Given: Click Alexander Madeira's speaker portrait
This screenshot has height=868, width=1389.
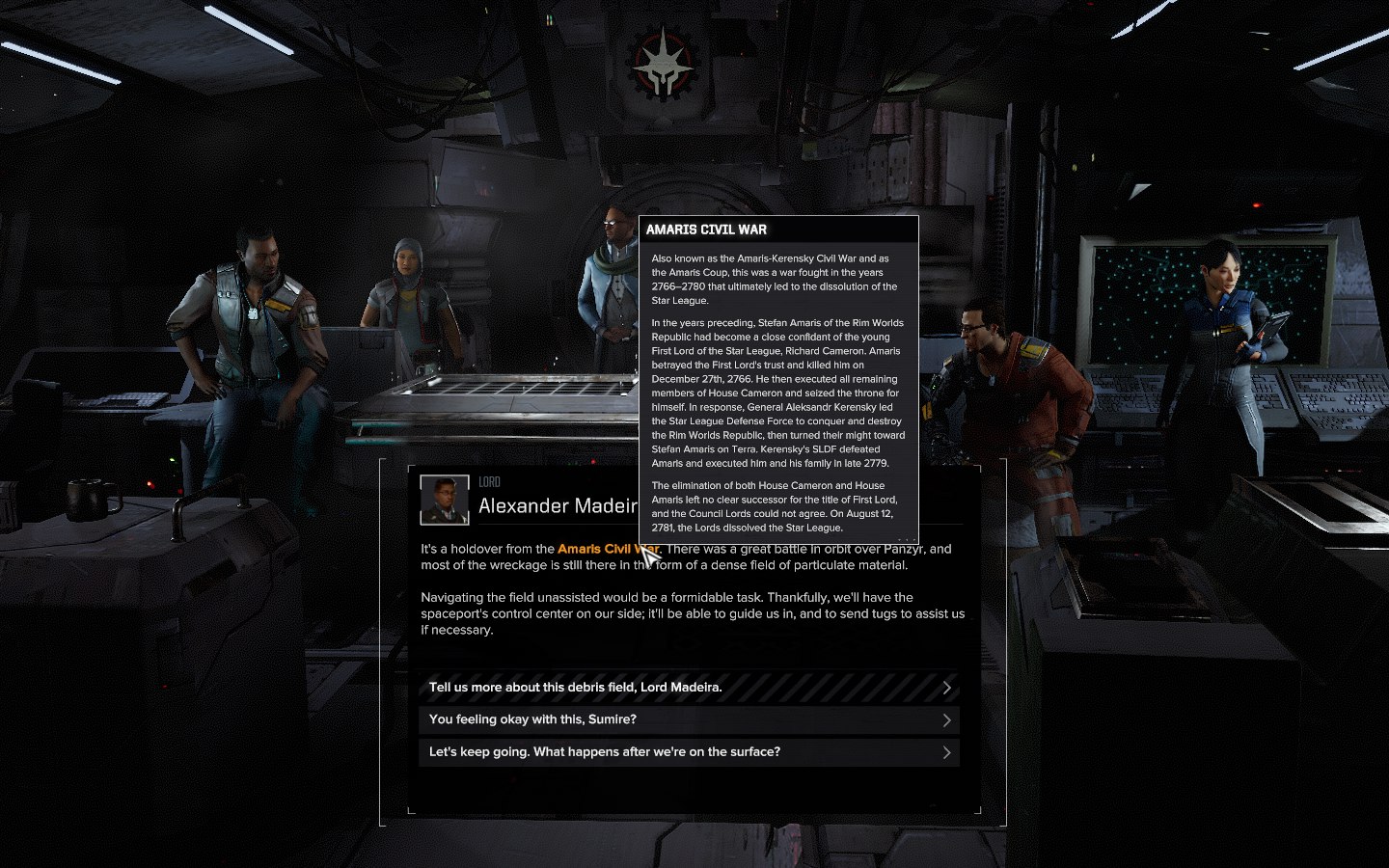Looking at the screenshot, I should coord(445,501).
